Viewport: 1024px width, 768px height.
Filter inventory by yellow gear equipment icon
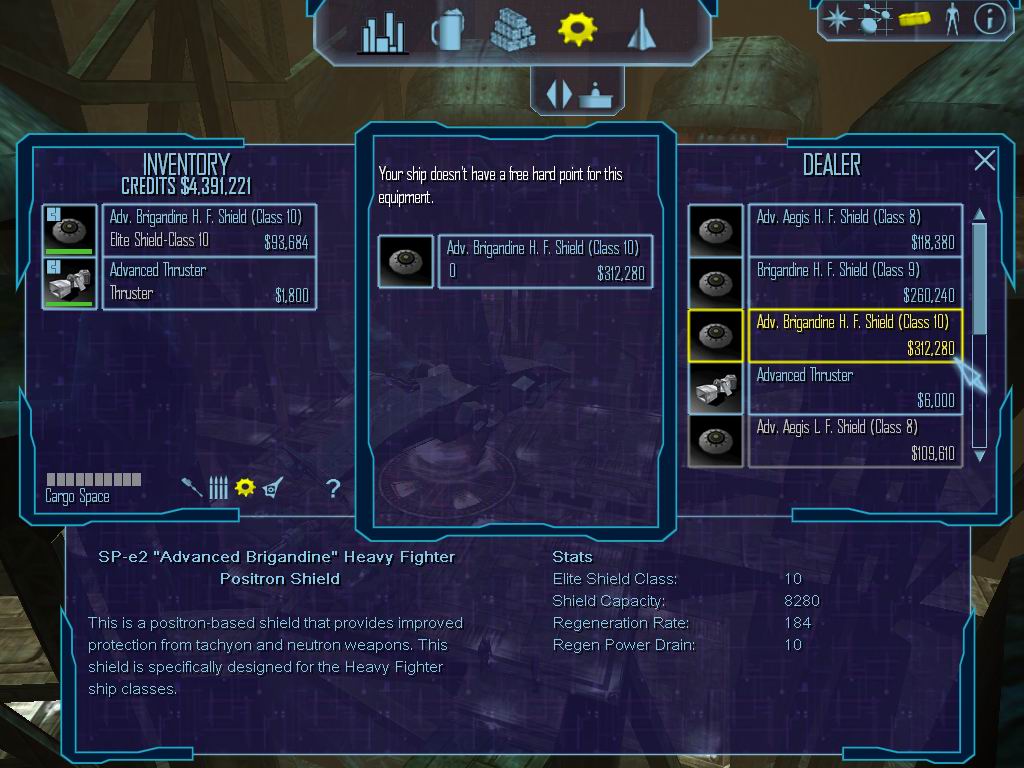coord(245,487)
